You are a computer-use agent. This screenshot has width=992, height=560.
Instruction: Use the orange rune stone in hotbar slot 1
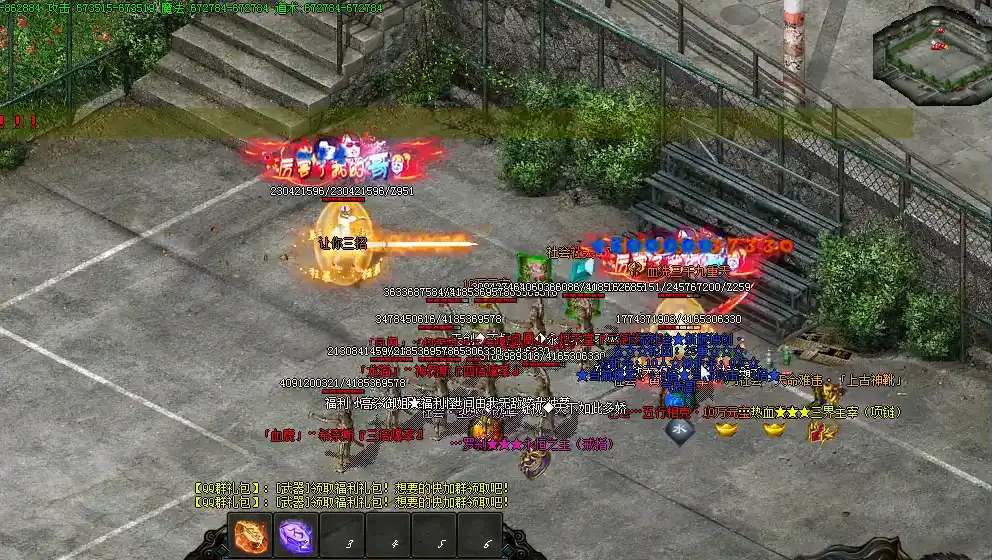(x=249, y=536)
